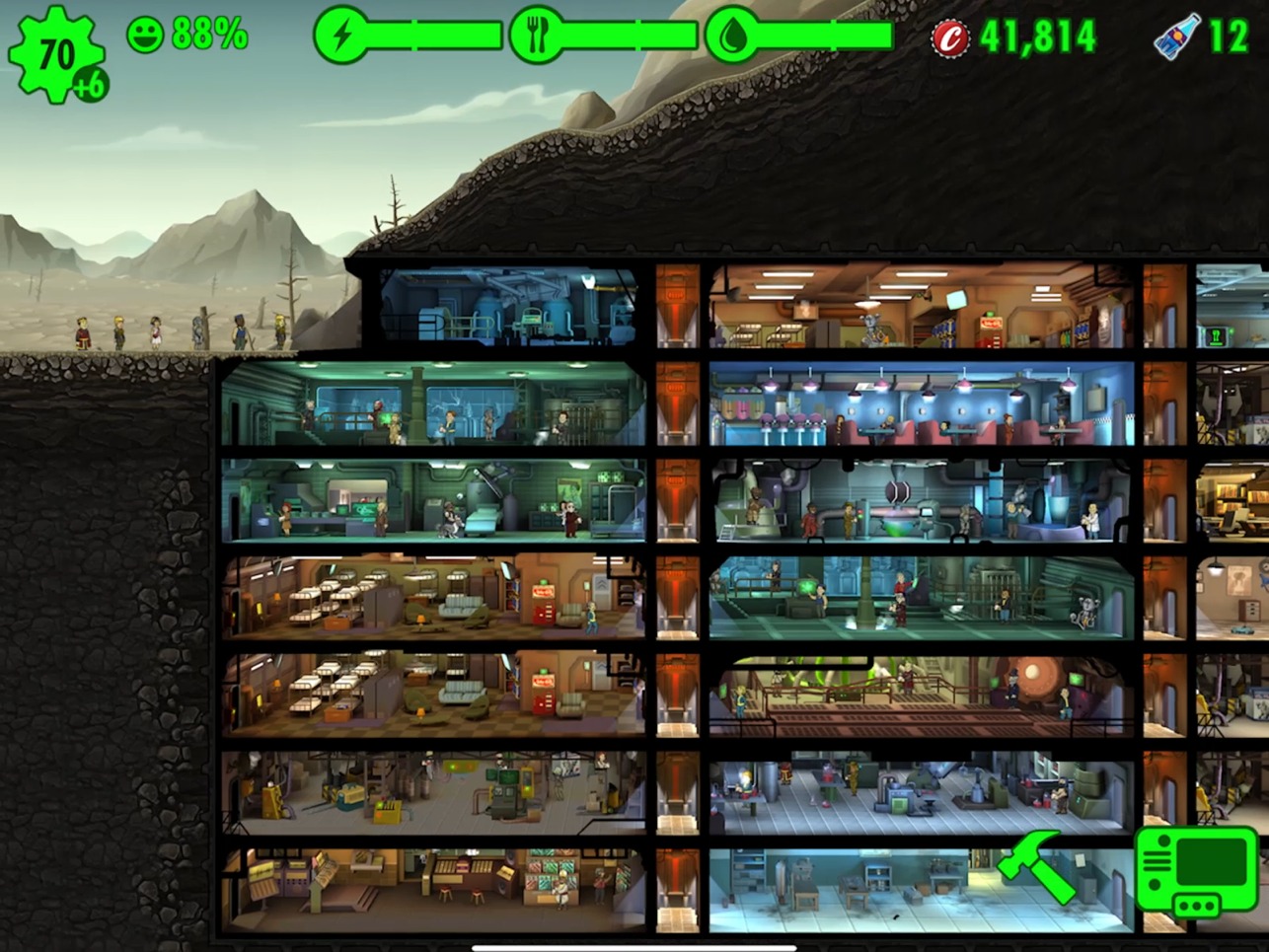The image size is (1269, 952).
Task: Click the food fork-and-knife icon
Action: 534,34
